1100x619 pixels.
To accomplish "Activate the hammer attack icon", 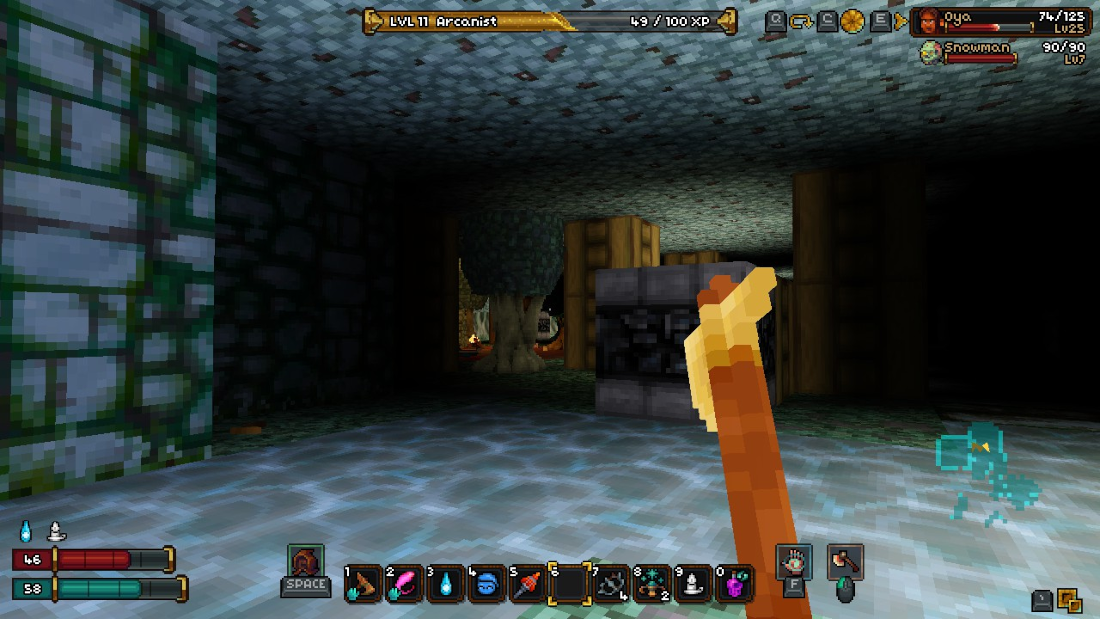I will click(x=845, y=562).
